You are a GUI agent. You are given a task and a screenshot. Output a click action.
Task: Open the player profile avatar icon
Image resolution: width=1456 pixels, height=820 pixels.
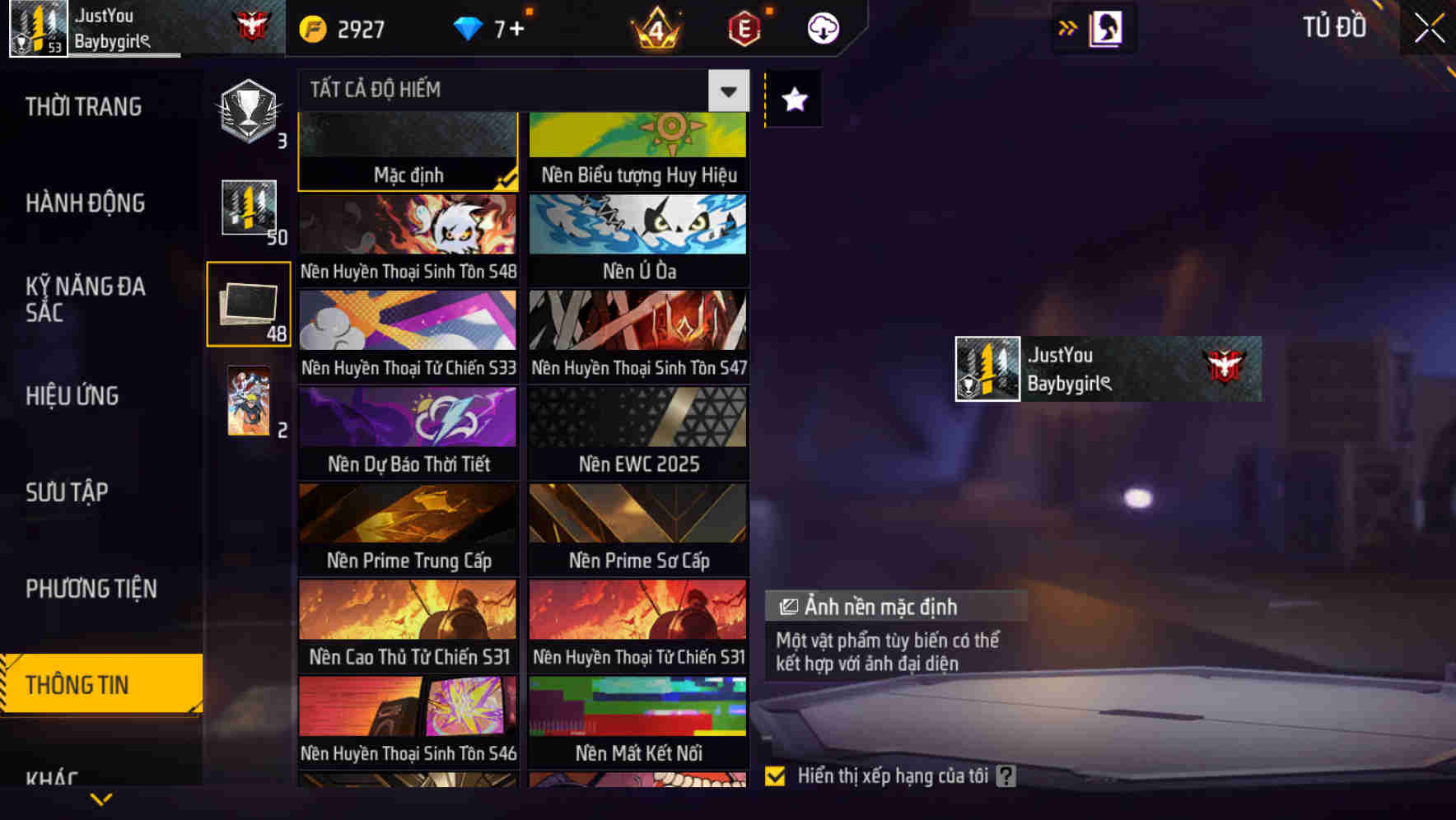[x=36, y=27]
